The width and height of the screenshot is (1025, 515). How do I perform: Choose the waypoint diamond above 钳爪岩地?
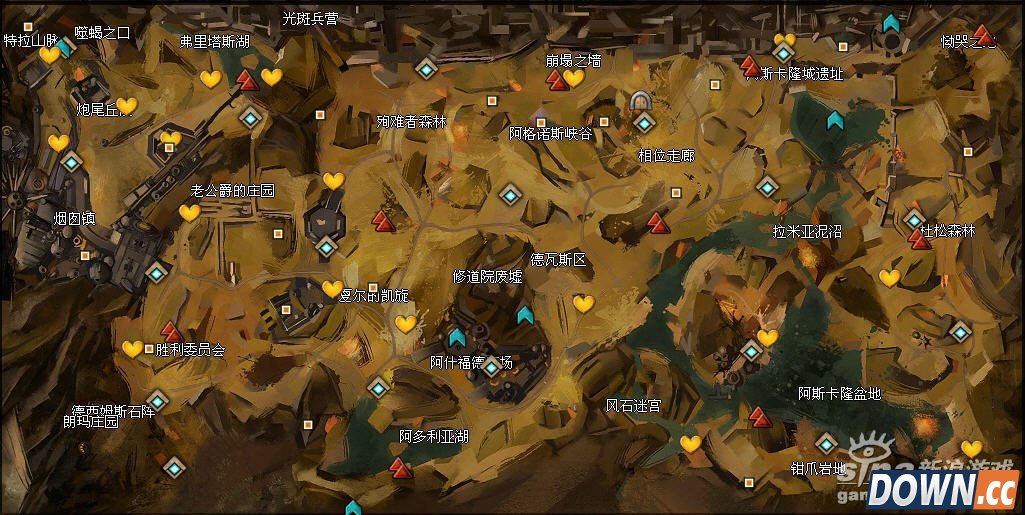coord(826,443)
